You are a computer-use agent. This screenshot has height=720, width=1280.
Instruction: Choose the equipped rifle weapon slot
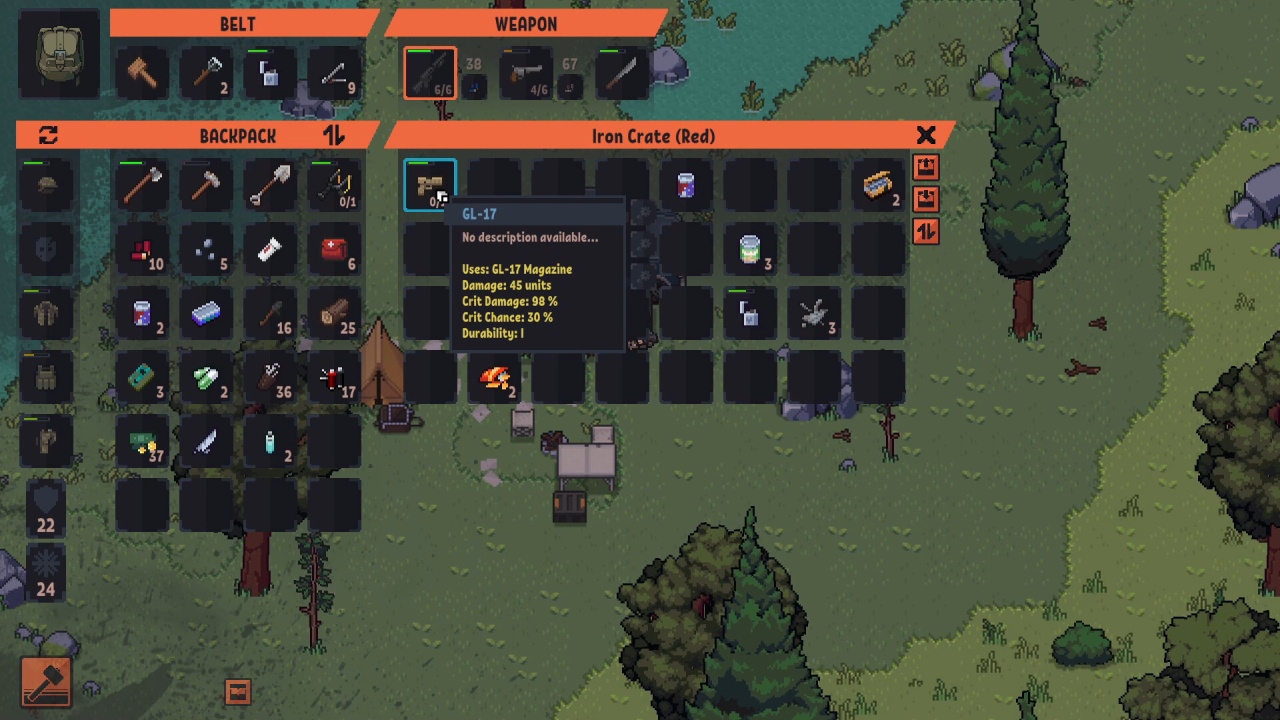click(430, 73)
